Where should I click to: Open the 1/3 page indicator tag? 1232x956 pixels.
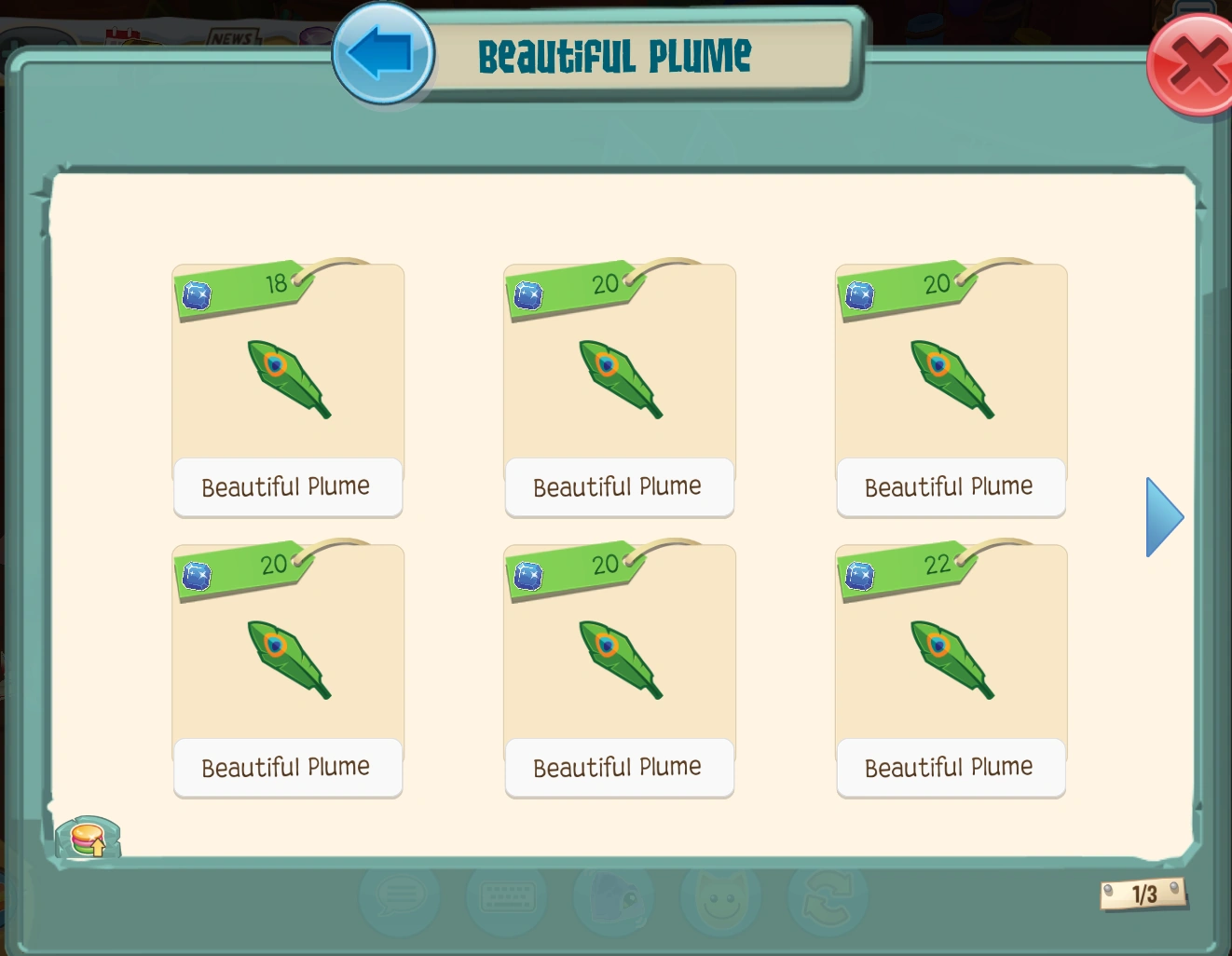(x=1144, y=894)
